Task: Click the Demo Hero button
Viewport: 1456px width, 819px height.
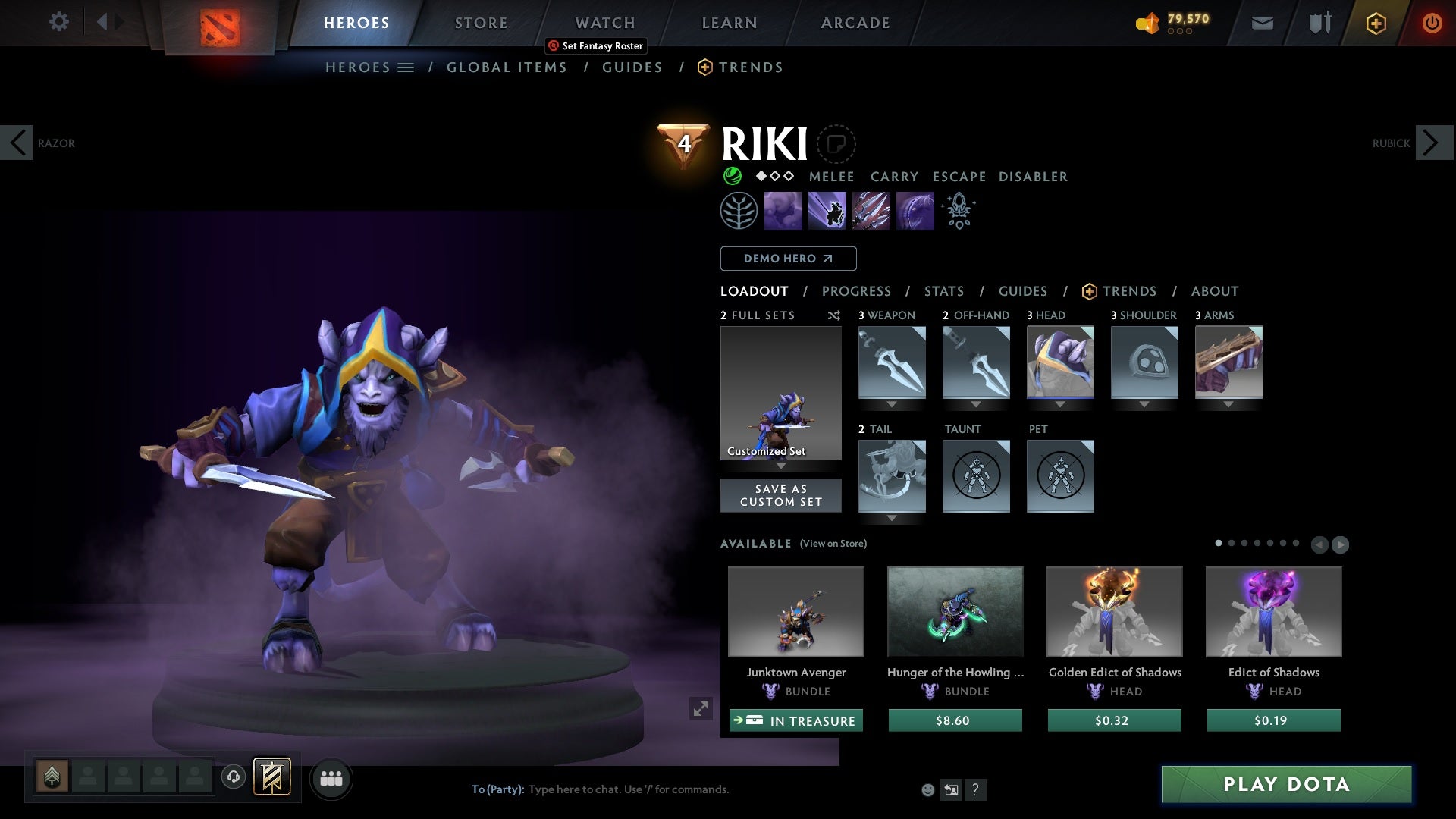Action: pos(788,259)
